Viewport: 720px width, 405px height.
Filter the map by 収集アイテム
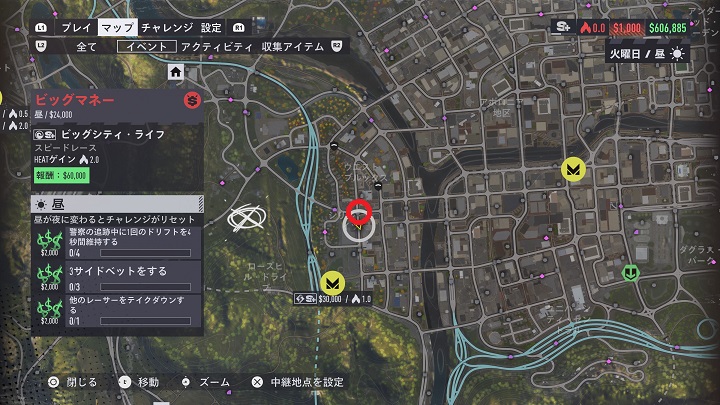click(x=290, y=47)
